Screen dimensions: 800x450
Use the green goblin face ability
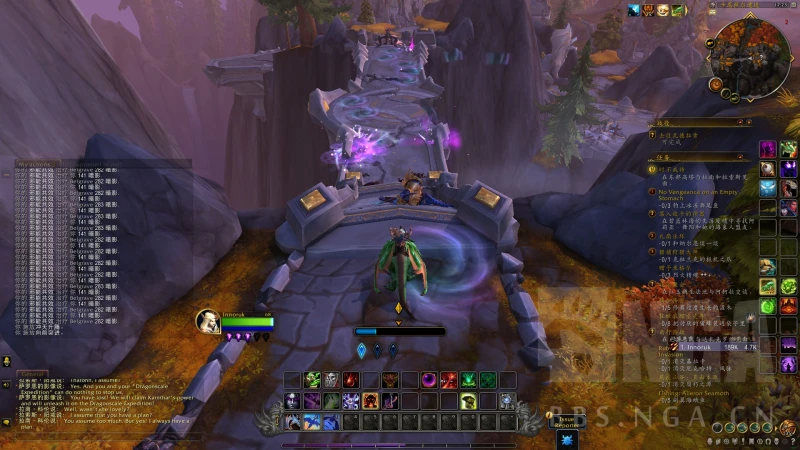point(313,380)
